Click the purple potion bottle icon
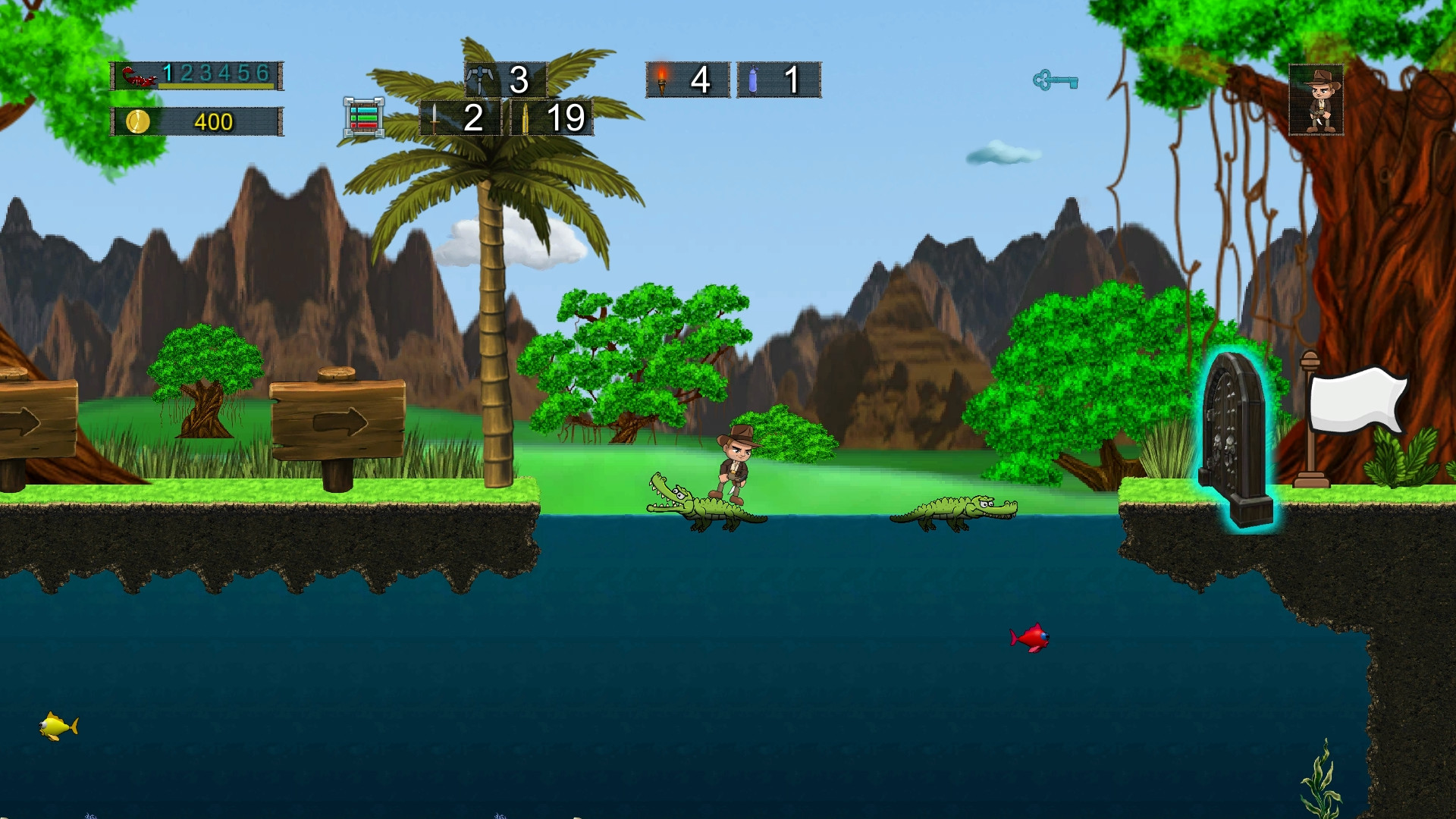Image resolution: width=1456 pixels, height=819 pixels. pyautogui.click(x=753, y=80)
